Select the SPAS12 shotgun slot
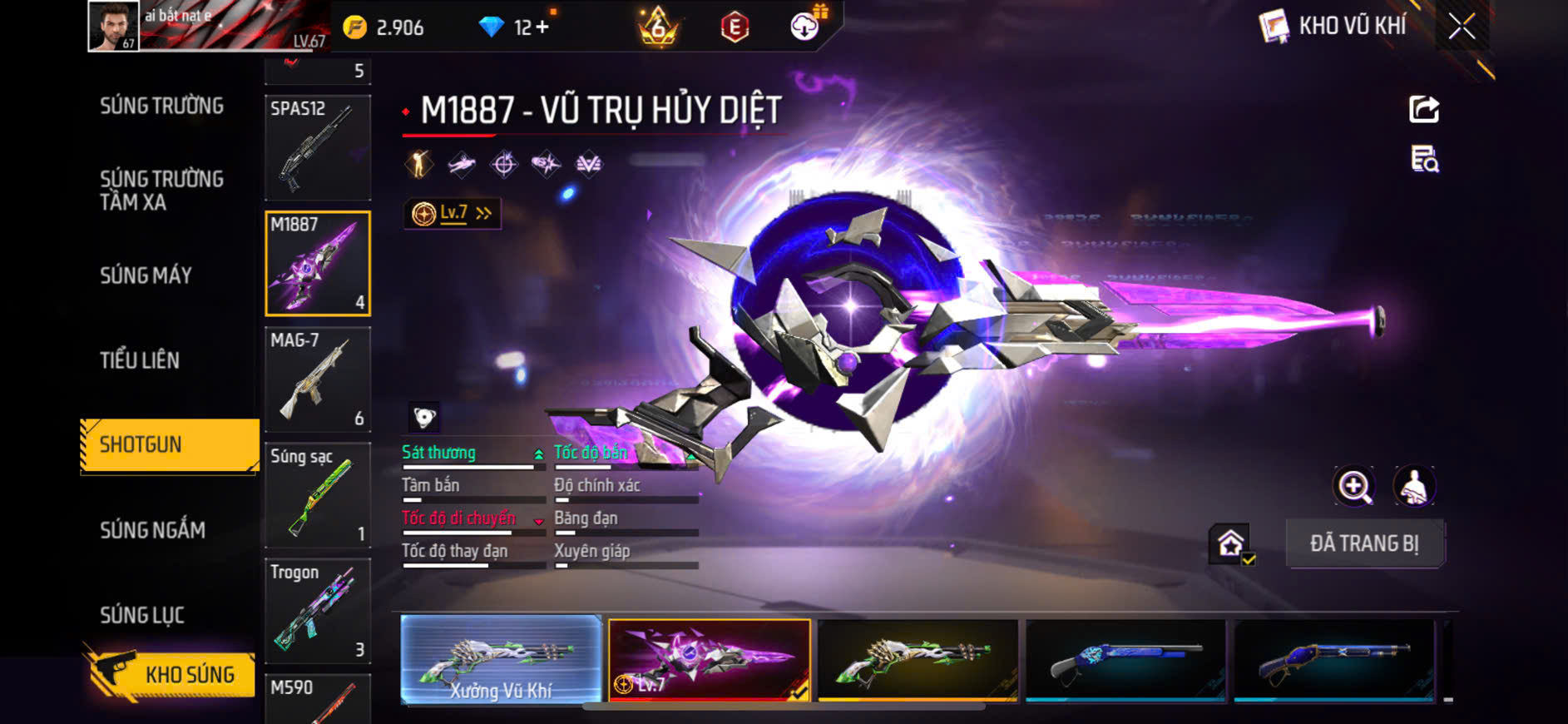 click(318, 147)
